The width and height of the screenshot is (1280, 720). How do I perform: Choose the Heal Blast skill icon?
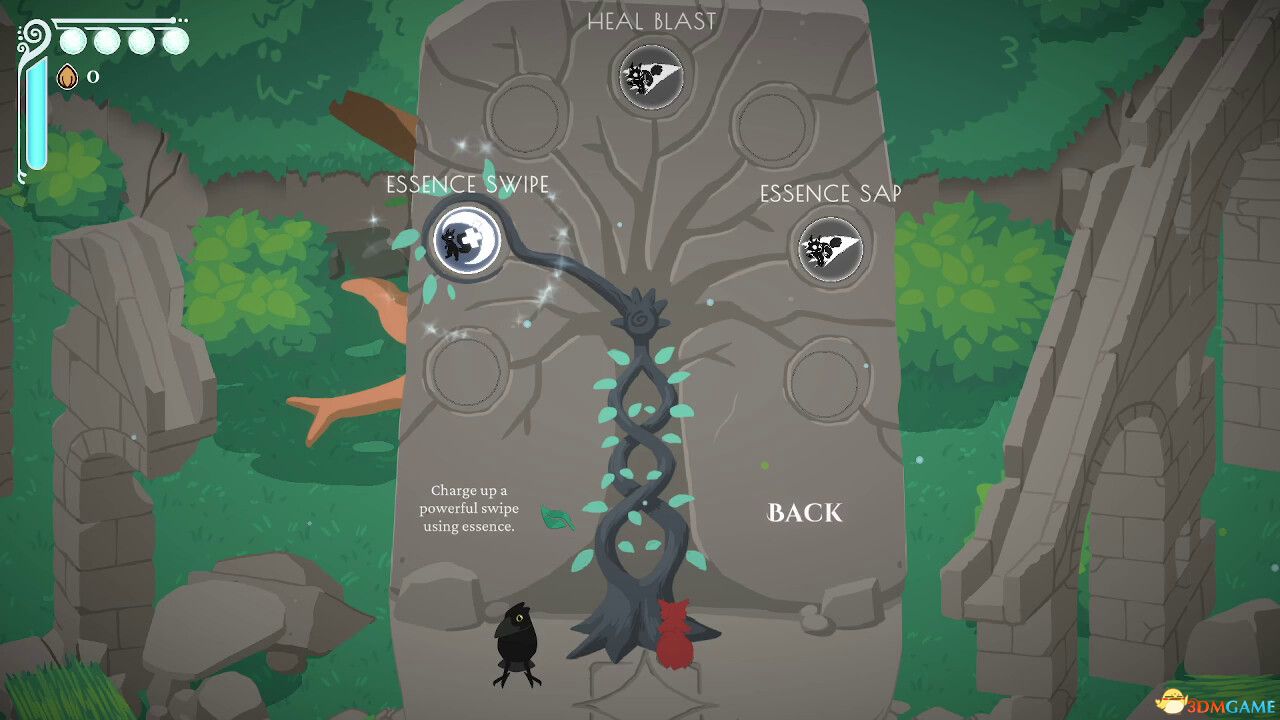tap(651, 76)
